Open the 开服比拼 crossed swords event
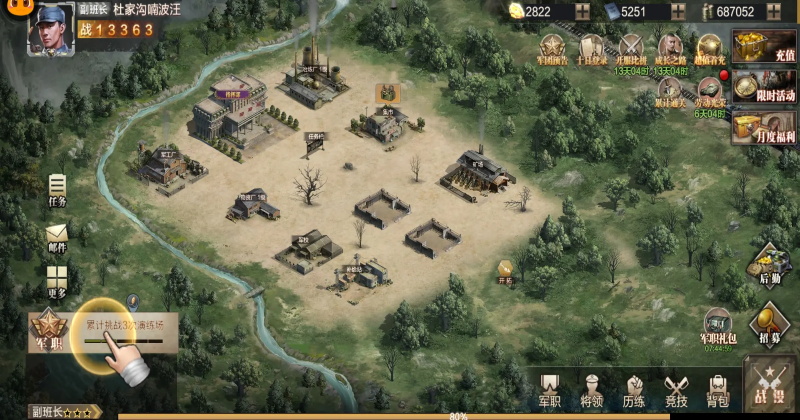The image size is (800, 420). click(631, 48)
